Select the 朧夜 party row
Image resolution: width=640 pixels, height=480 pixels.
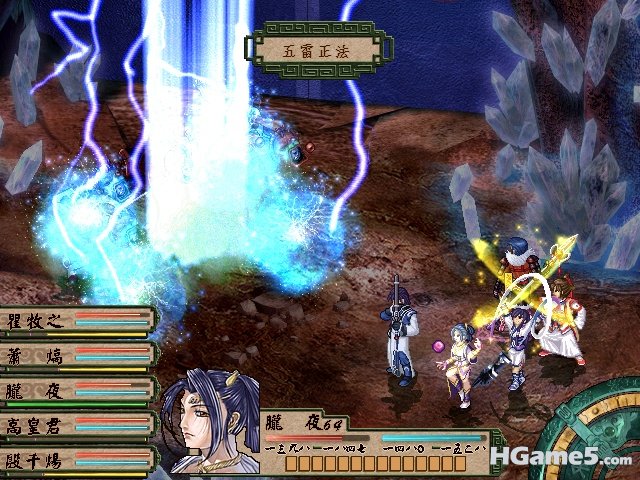click(76, 391)
